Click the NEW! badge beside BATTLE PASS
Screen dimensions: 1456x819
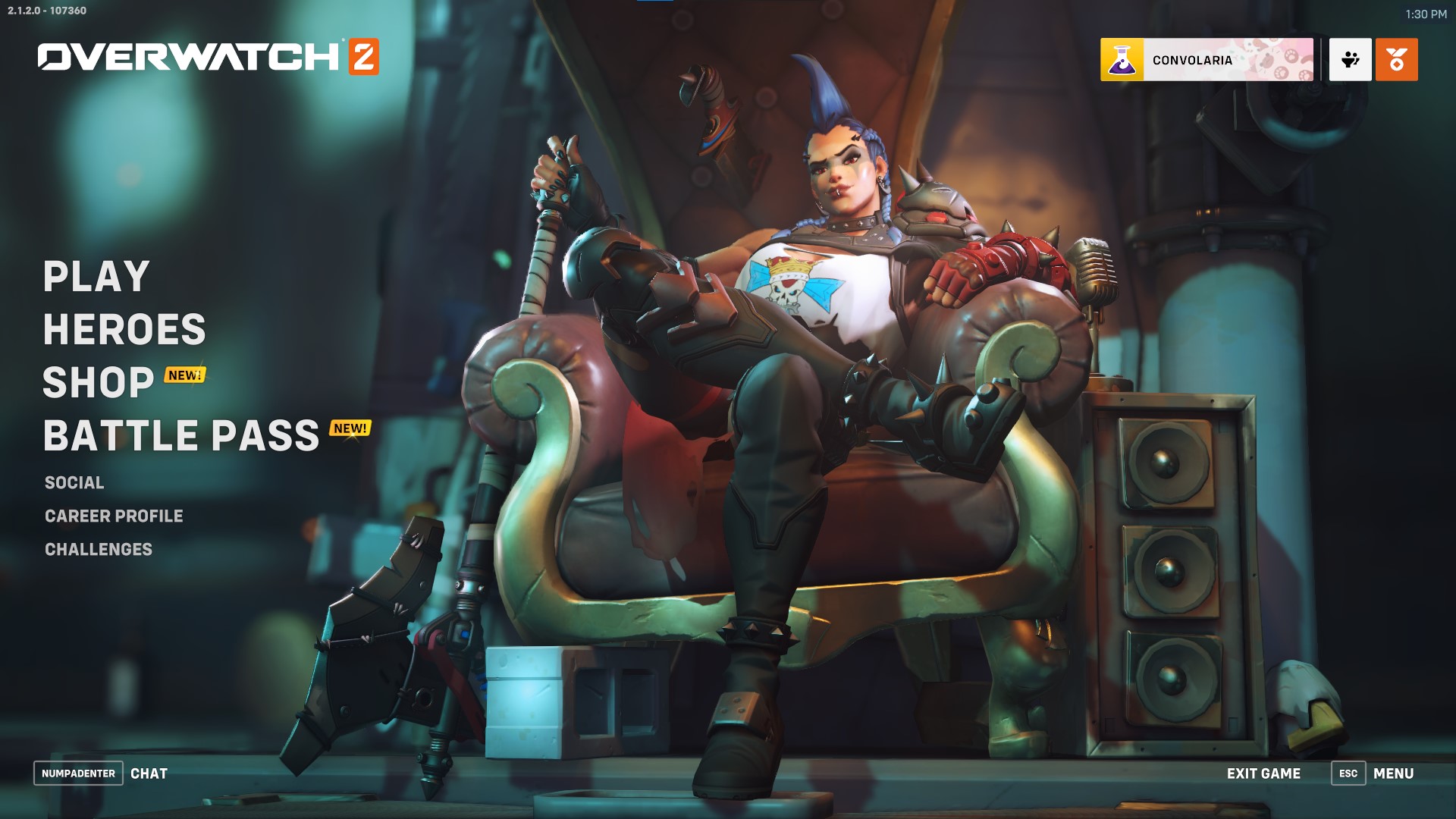pos(350,428)
